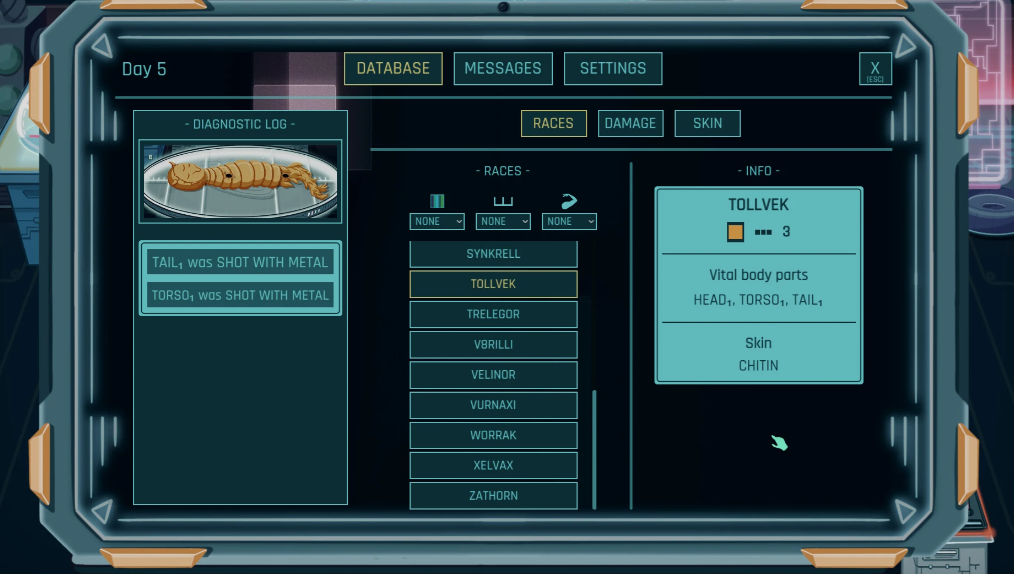
Task: Open the SKIN category
Action: click(x=707, y=123)
